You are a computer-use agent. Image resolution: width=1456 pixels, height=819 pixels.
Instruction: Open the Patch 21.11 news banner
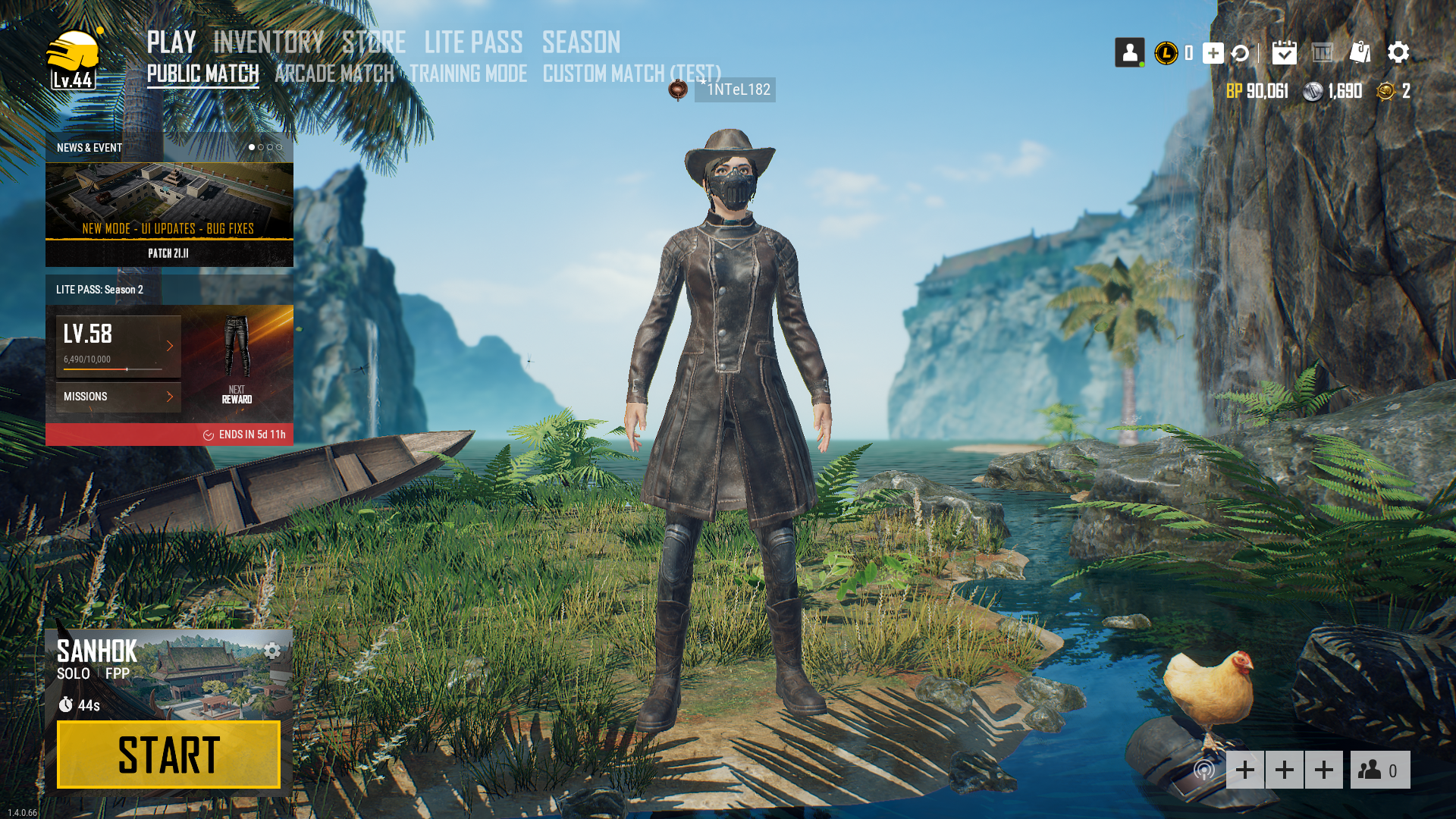coord(169,214)
